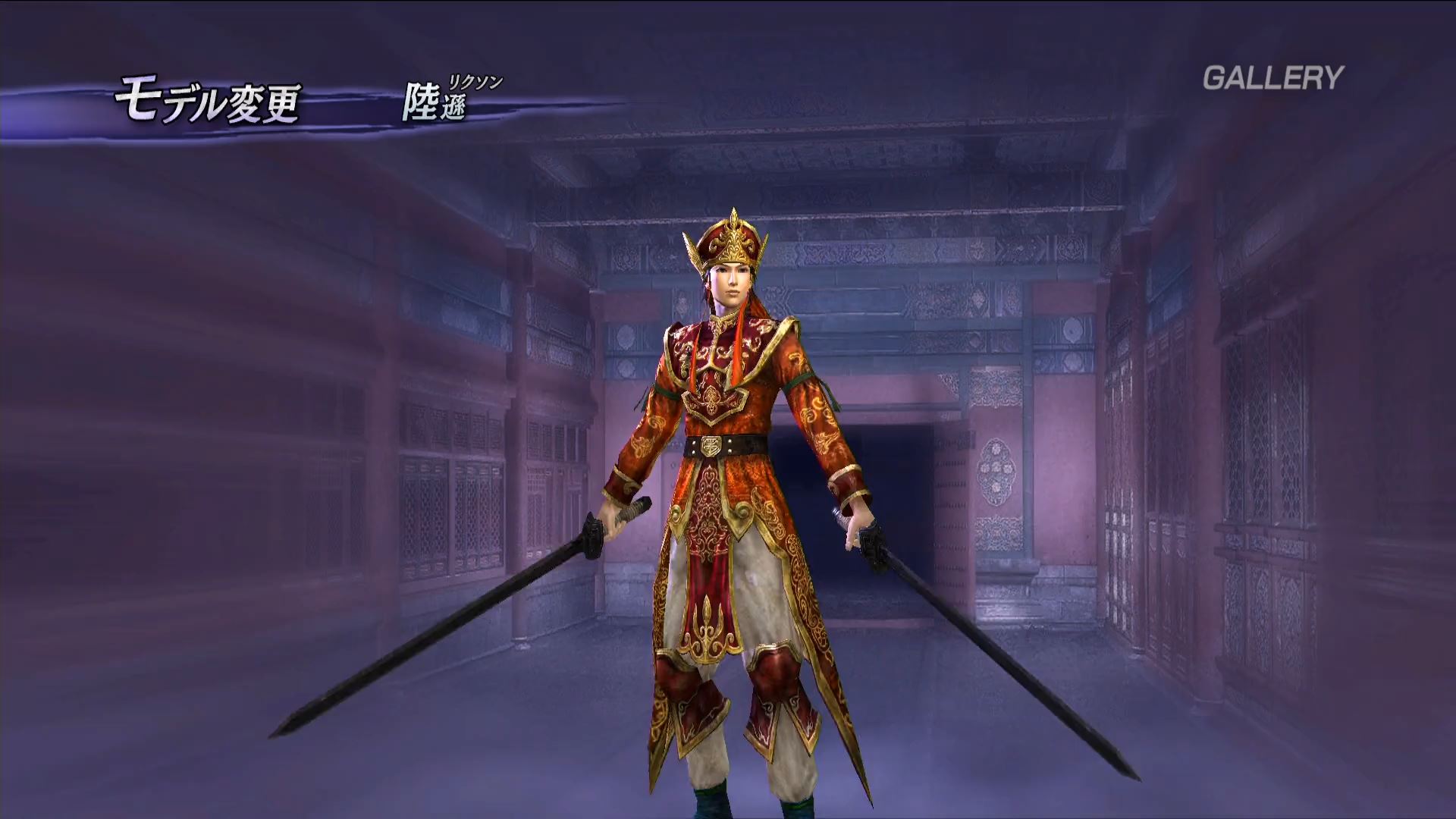Select the モデル変更 model change header

point(207,103)
